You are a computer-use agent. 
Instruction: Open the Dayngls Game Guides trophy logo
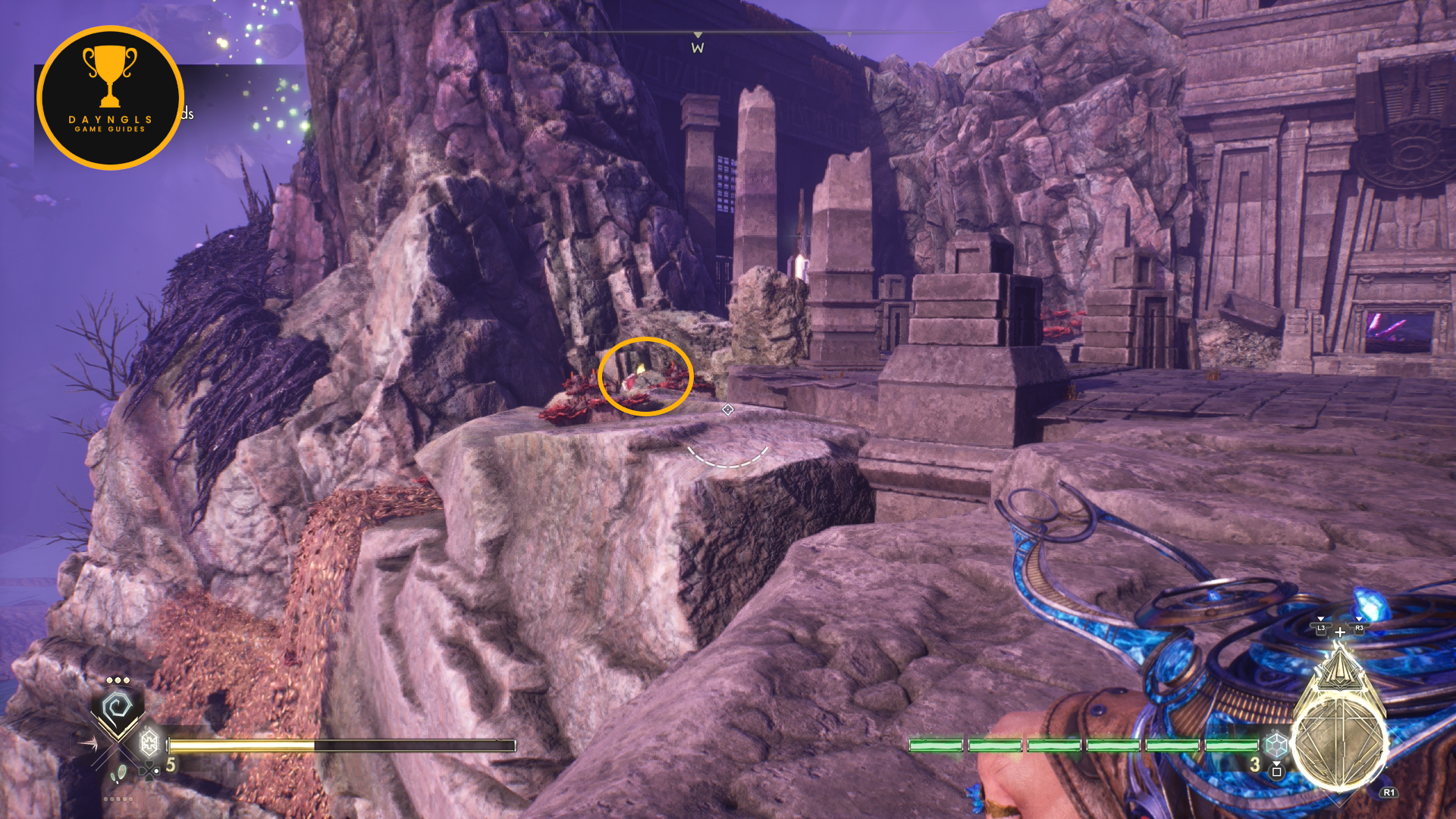tap(110, 98)
